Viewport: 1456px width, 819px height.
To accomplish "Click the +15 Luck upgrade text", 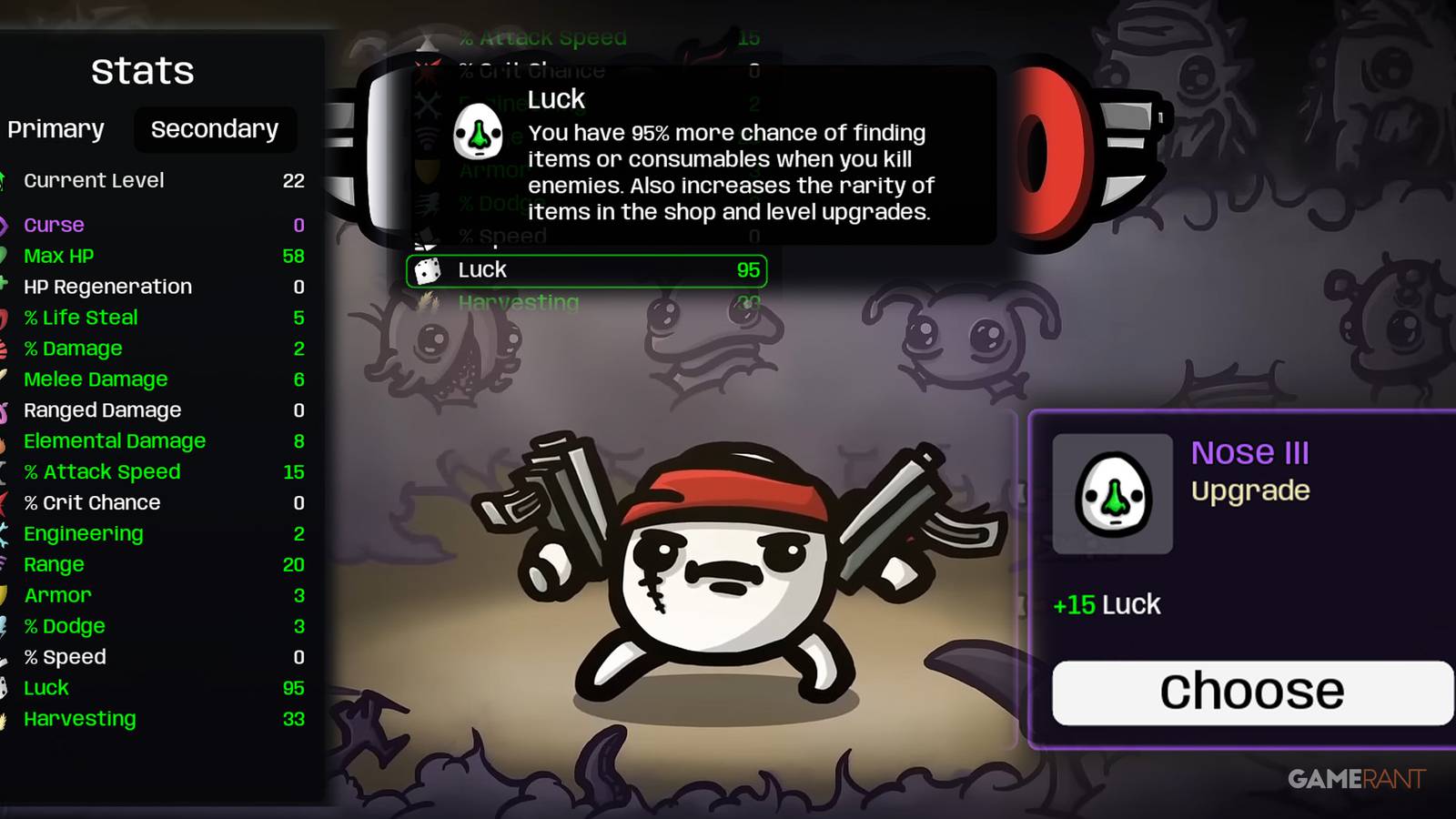I will (1106, 603).
